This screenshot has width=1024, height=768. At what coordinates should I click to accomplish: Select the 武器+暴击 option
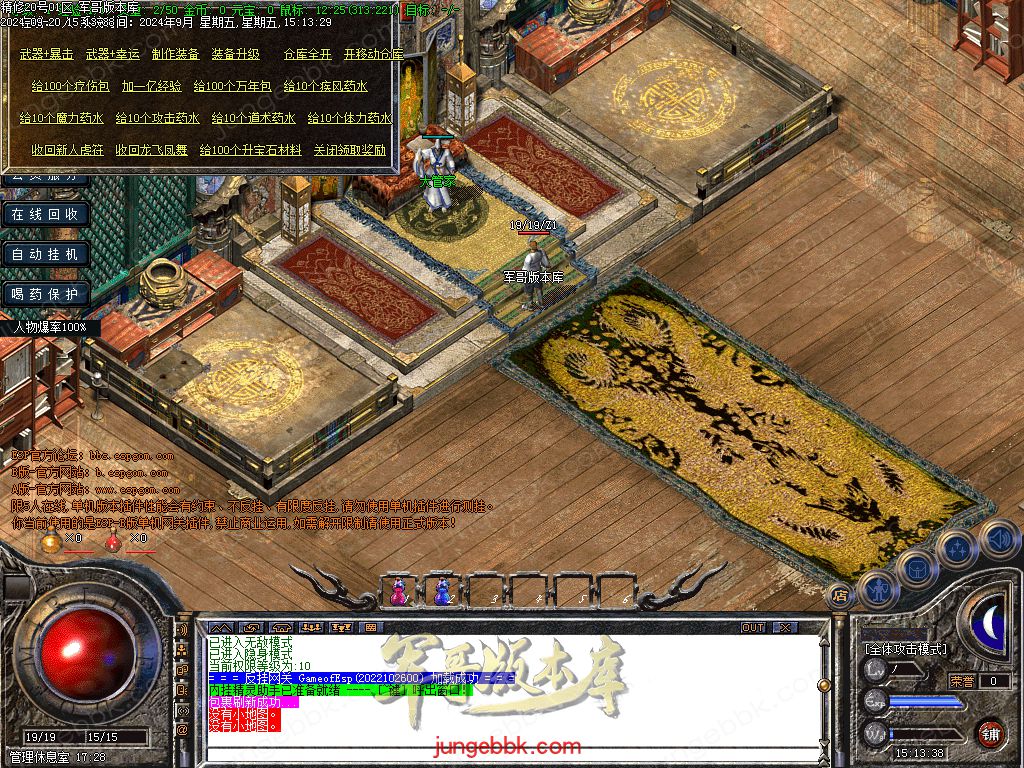coord(46,54)
